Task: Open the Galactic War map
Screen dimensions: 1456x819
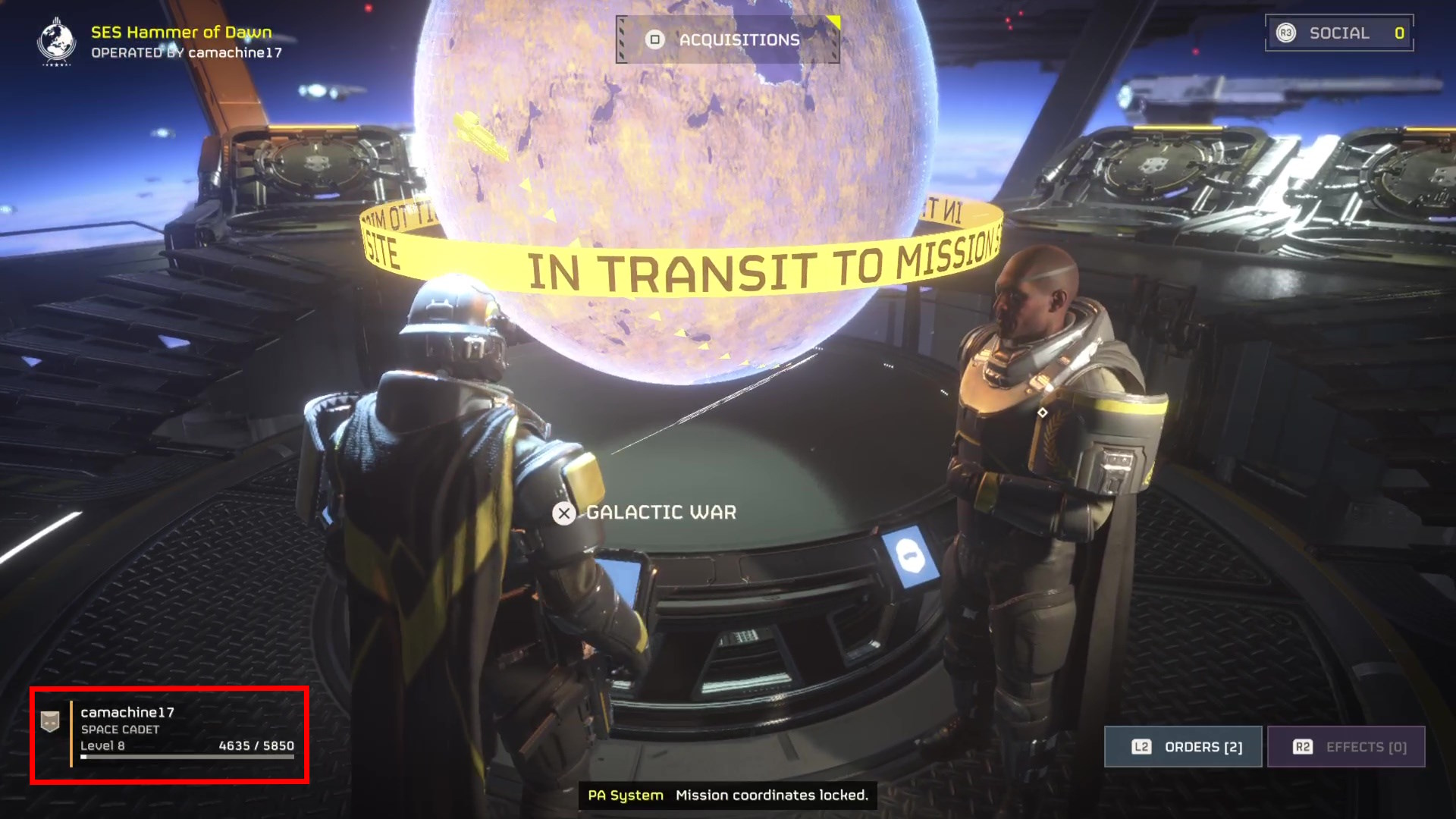Action: (645, 513)
